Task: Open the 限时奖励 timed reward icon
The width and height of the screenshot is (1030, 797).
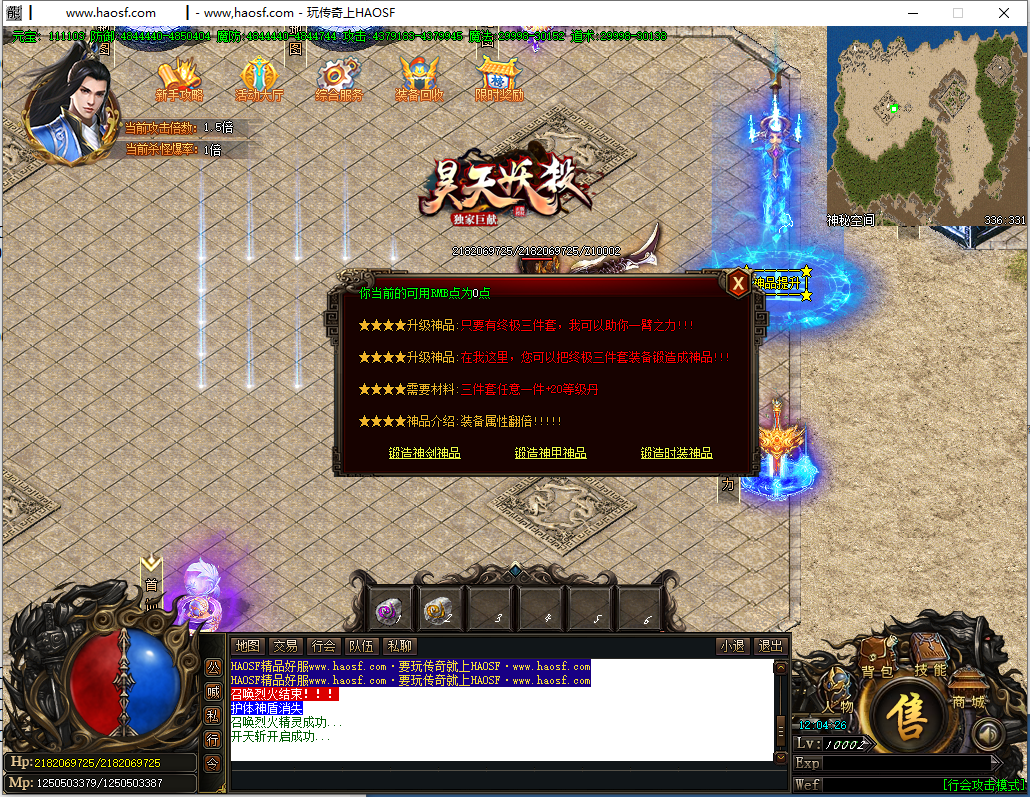Action: [499, 79]
